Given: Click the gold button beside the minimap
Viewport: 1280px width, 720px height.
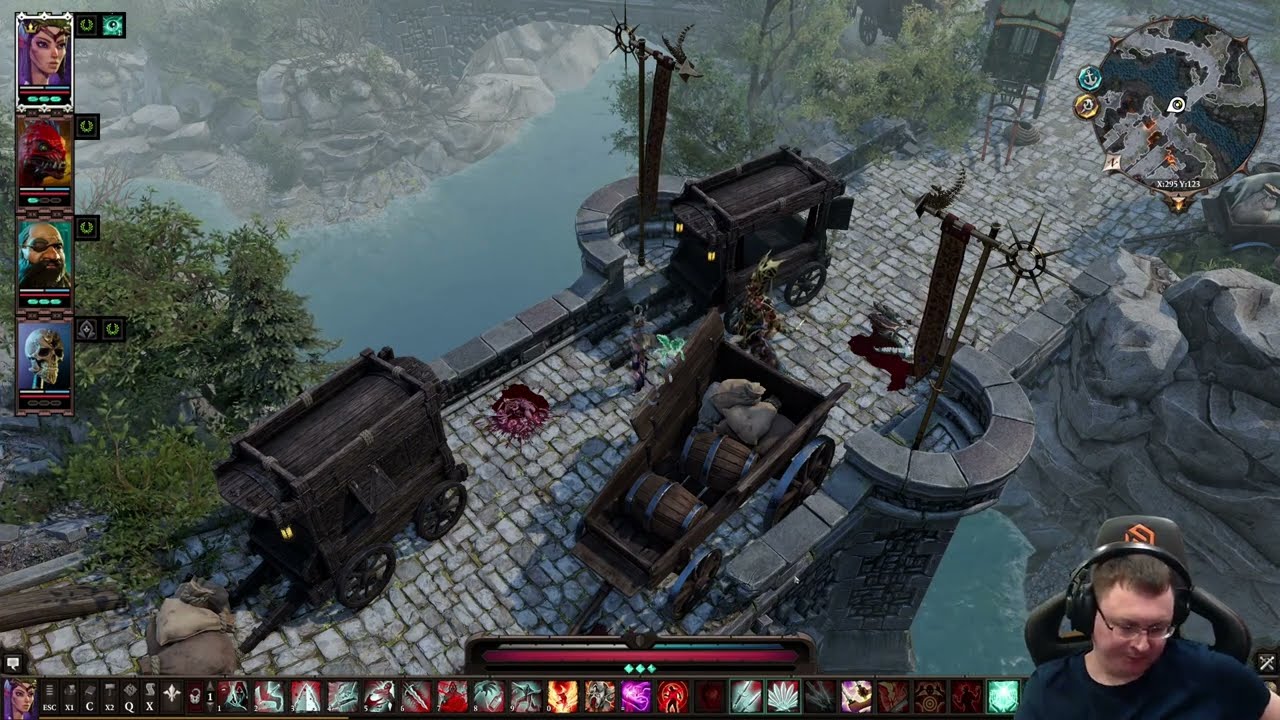Looking at the screenshot, I should [1086, 105].
